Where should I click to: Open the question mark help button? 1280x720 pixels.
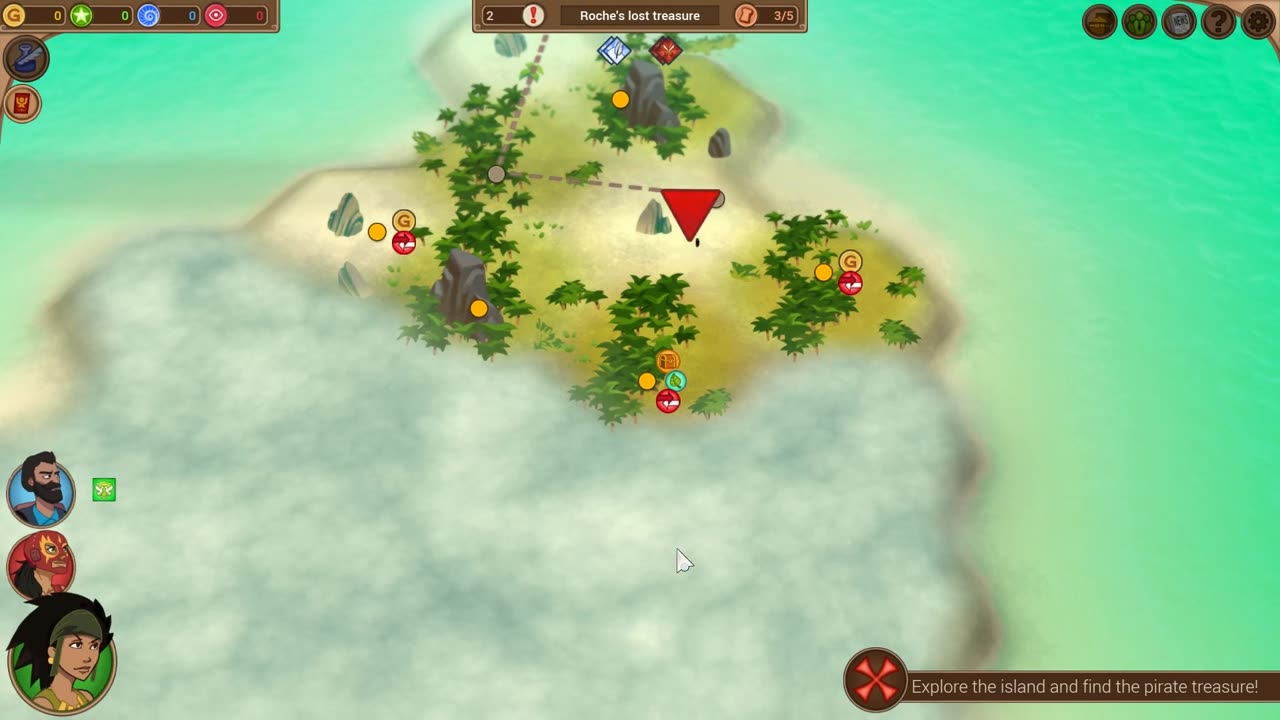coord(1218,21)
